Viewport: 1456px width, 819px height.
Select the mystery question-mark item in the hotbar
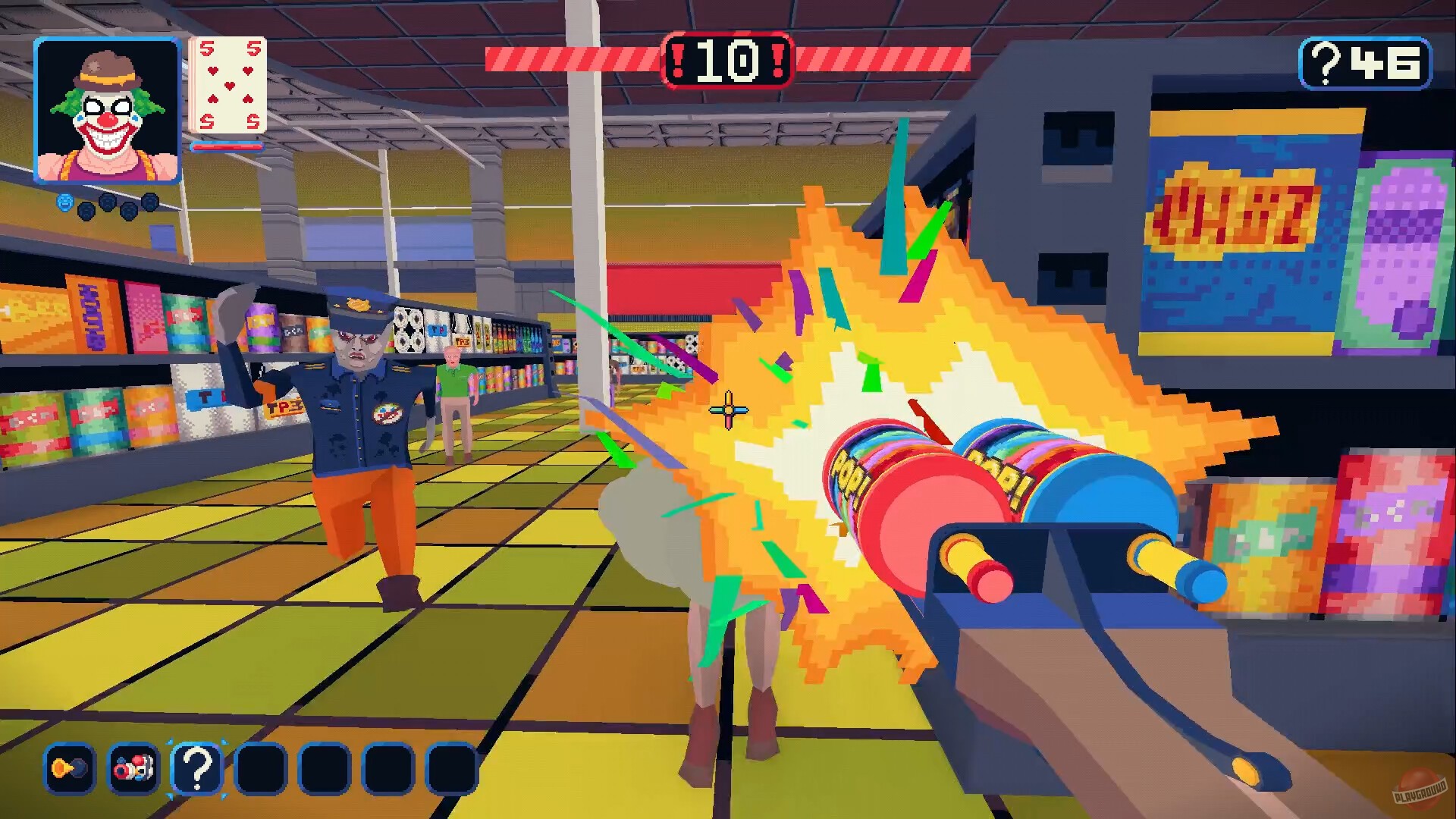(x=197, y=767)
